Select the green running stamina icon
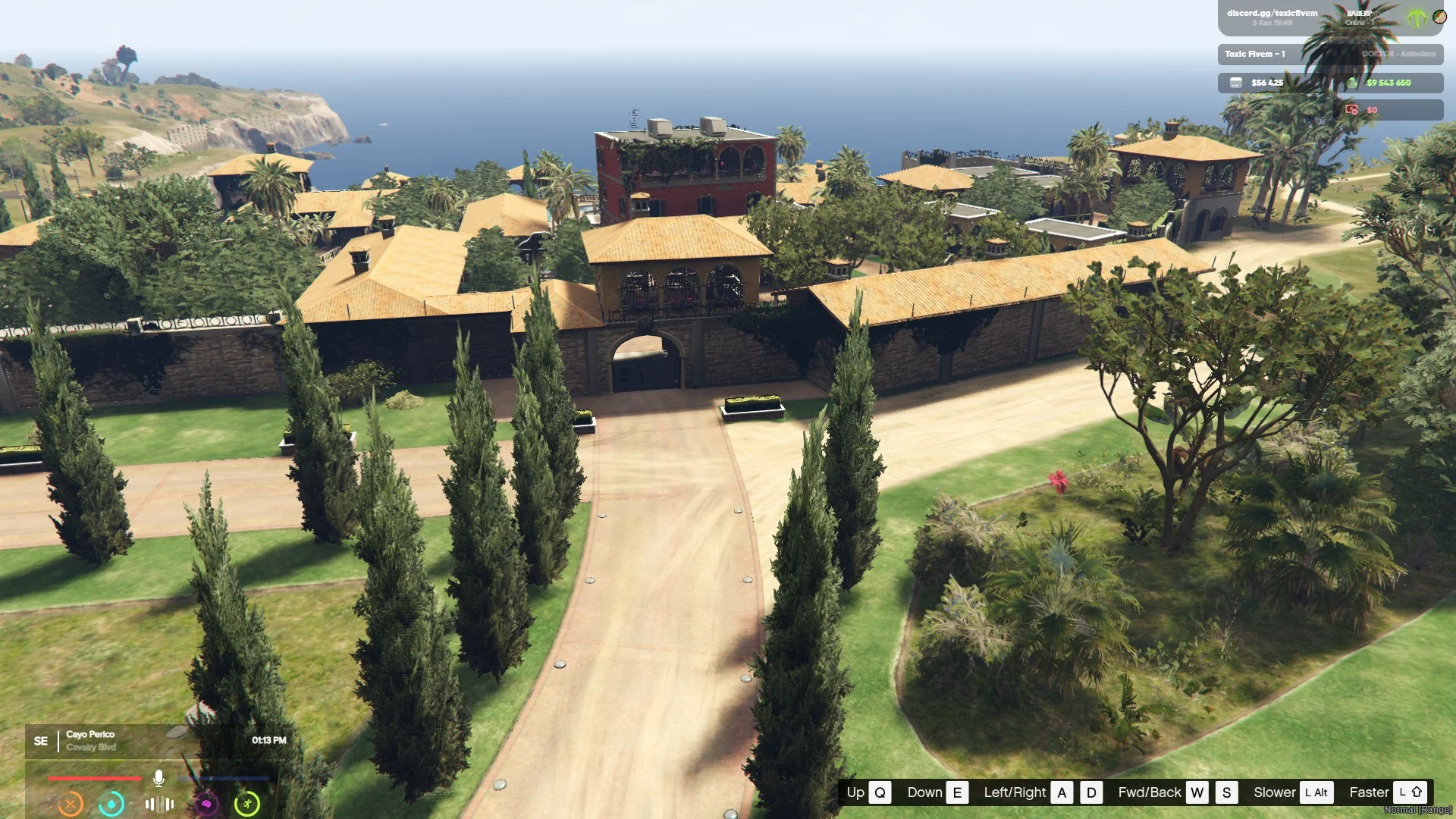Screen dimensions: 1456x819 tap(247, 803)
